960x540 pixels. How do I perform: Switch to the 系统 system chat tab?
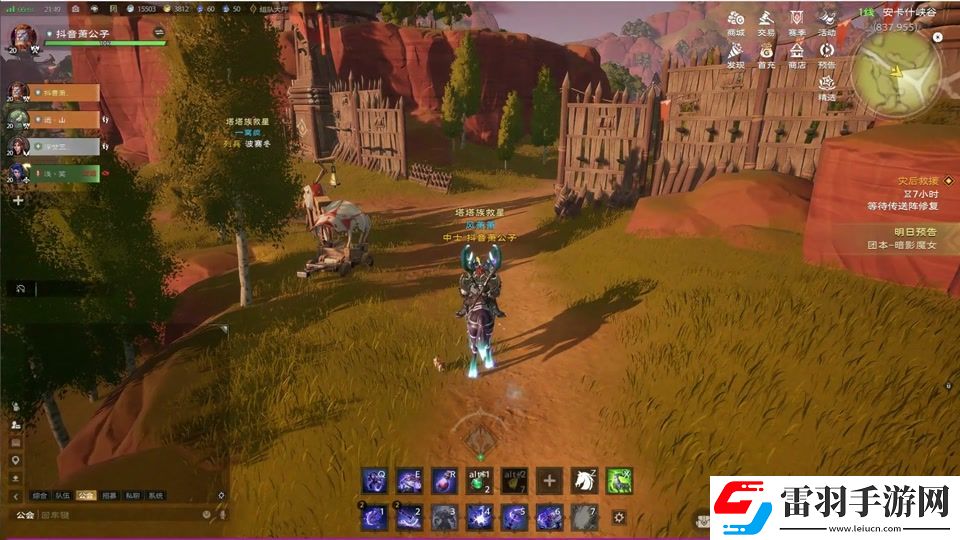coord(155,495)
